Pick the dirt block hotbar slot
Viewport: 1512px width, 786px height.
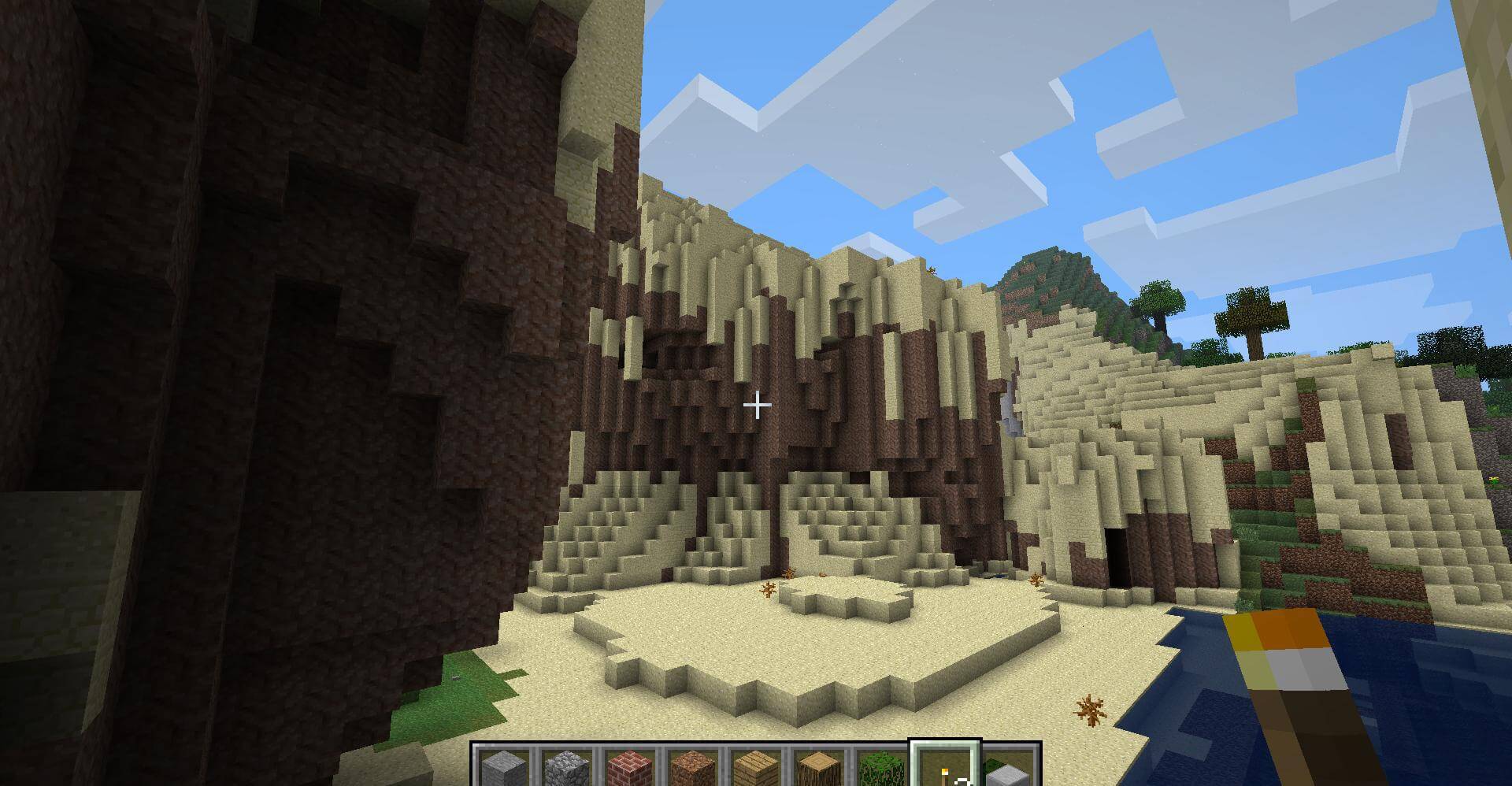click(692, 769)
